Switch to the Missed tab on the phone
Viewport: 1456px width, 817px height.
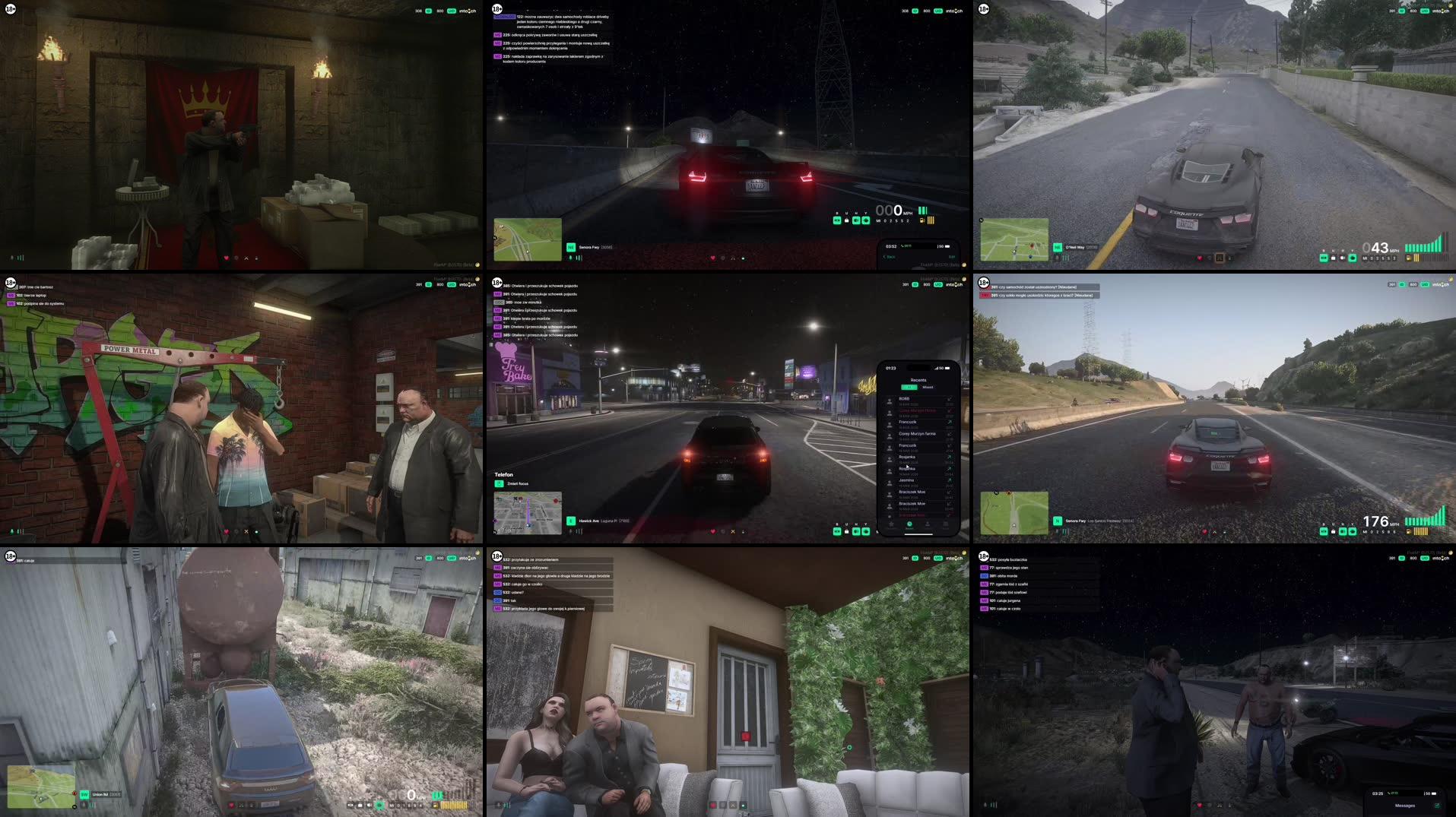tap(928, 388)
